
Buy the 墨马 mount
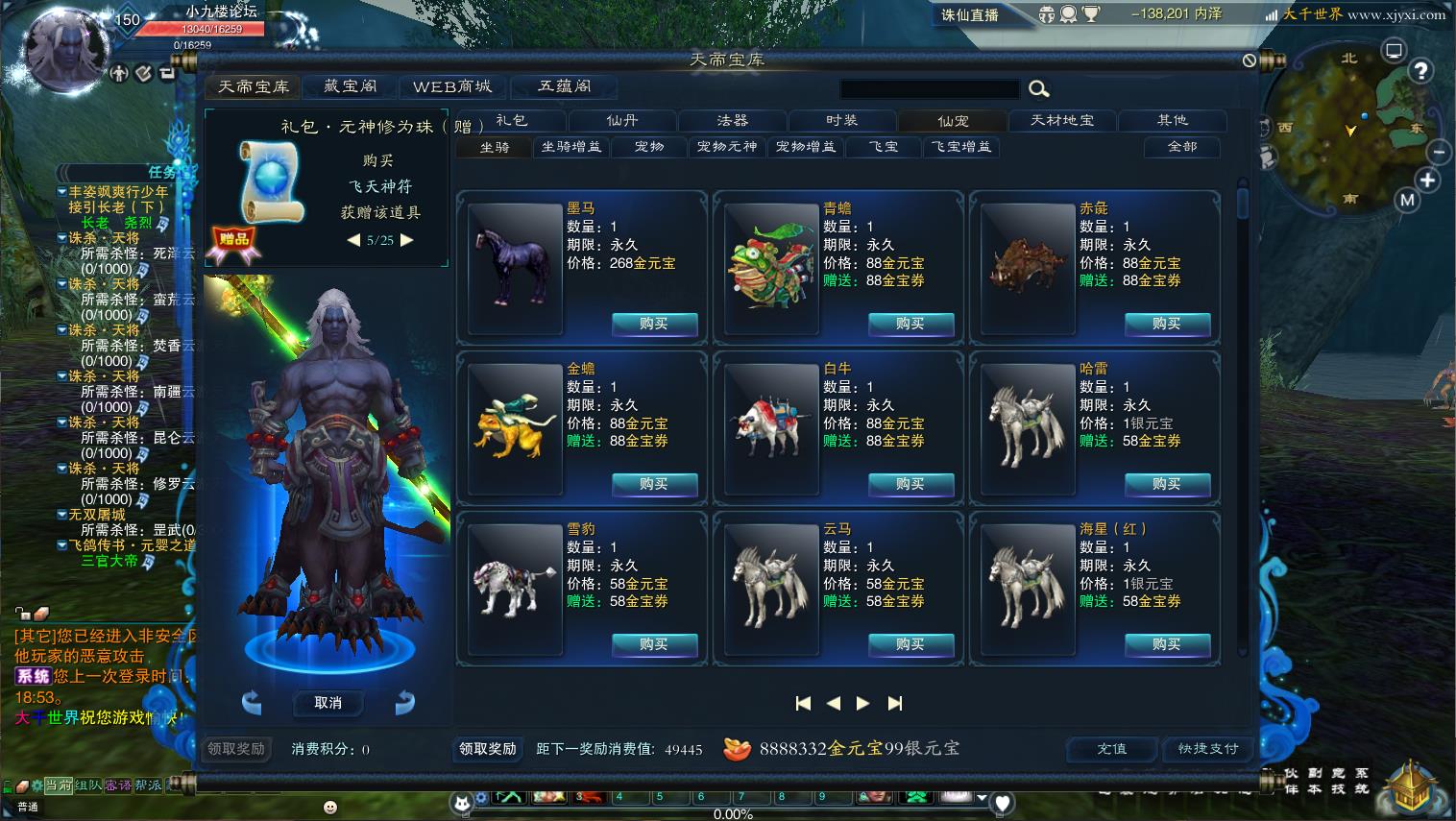tap(654, 324)
